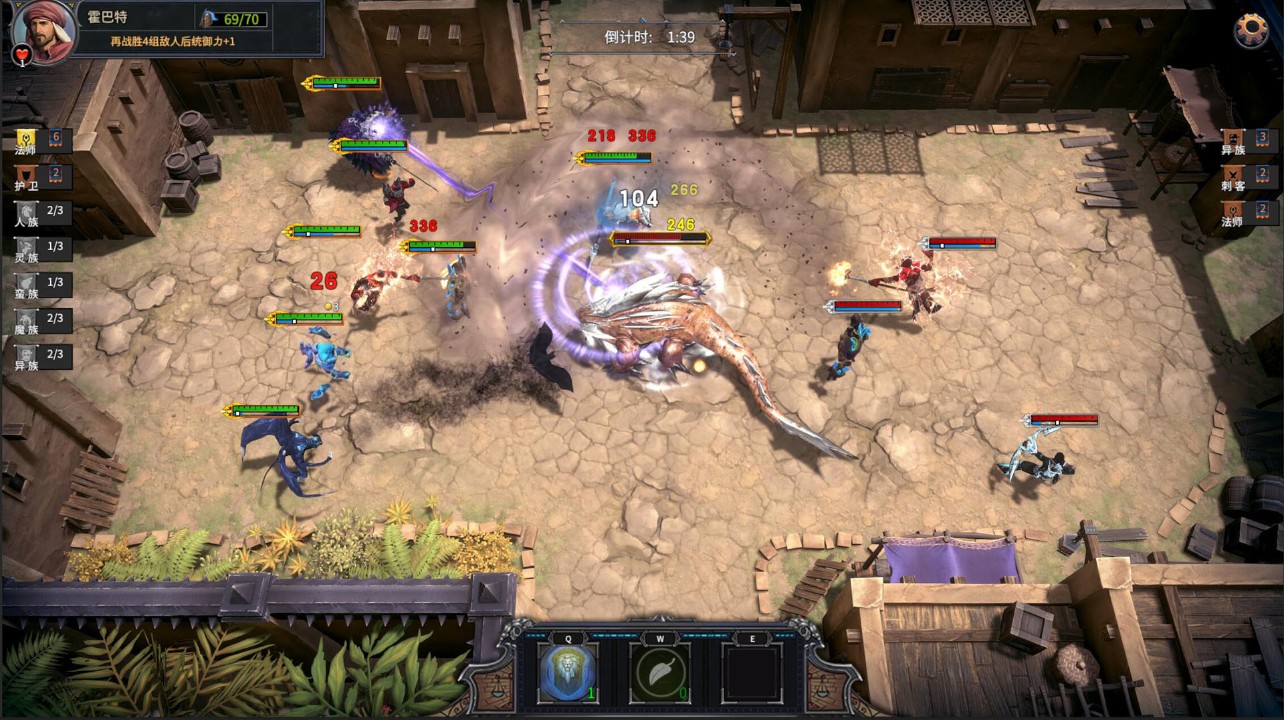Inspect the enemy 异族 synergy with count 3
This screenshot has height=720, width=1284.
click(x=1233, y=139)
